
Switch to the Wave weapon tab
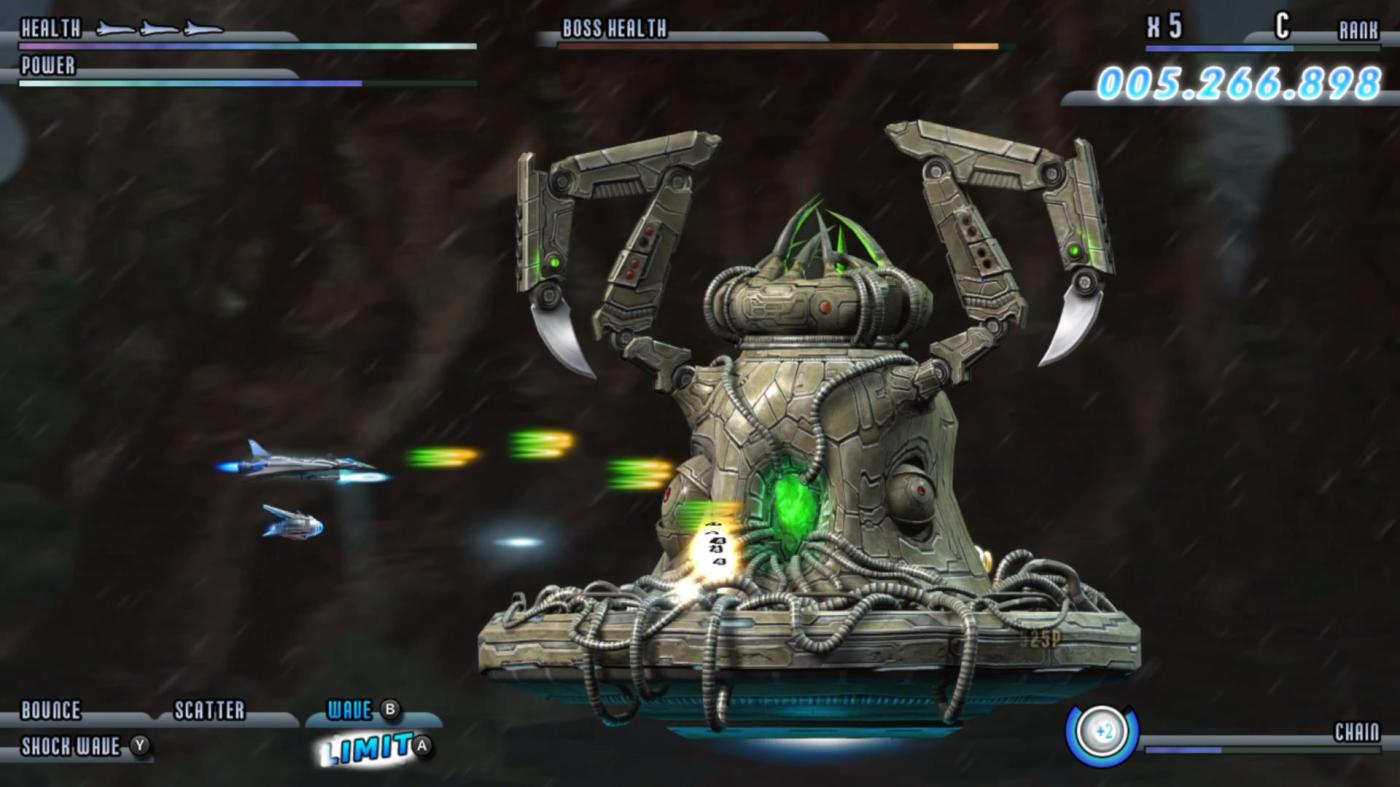tap(350, 706)
